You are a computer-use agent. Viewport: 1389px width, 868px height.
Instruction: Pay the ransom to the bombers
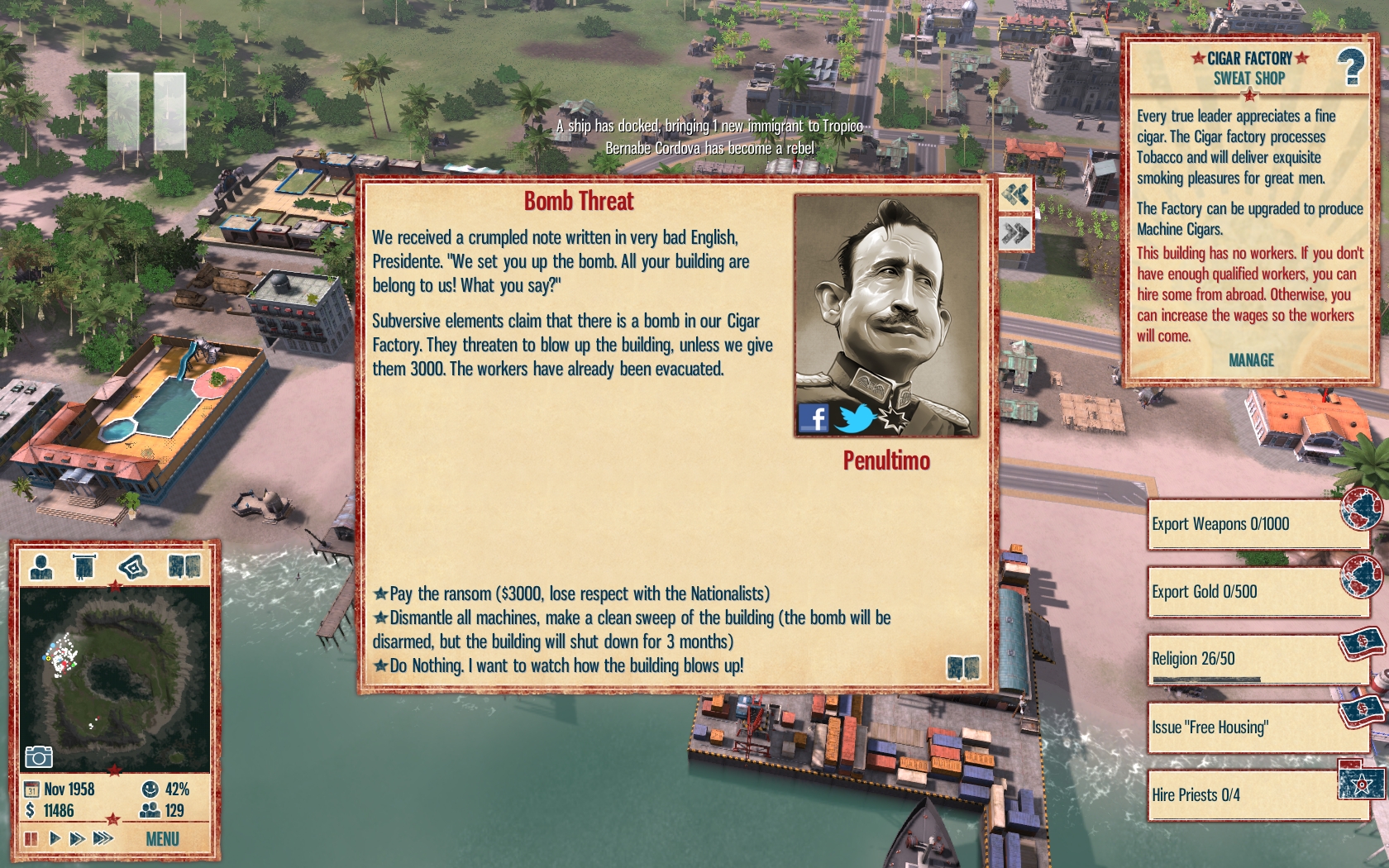point(579,594)
